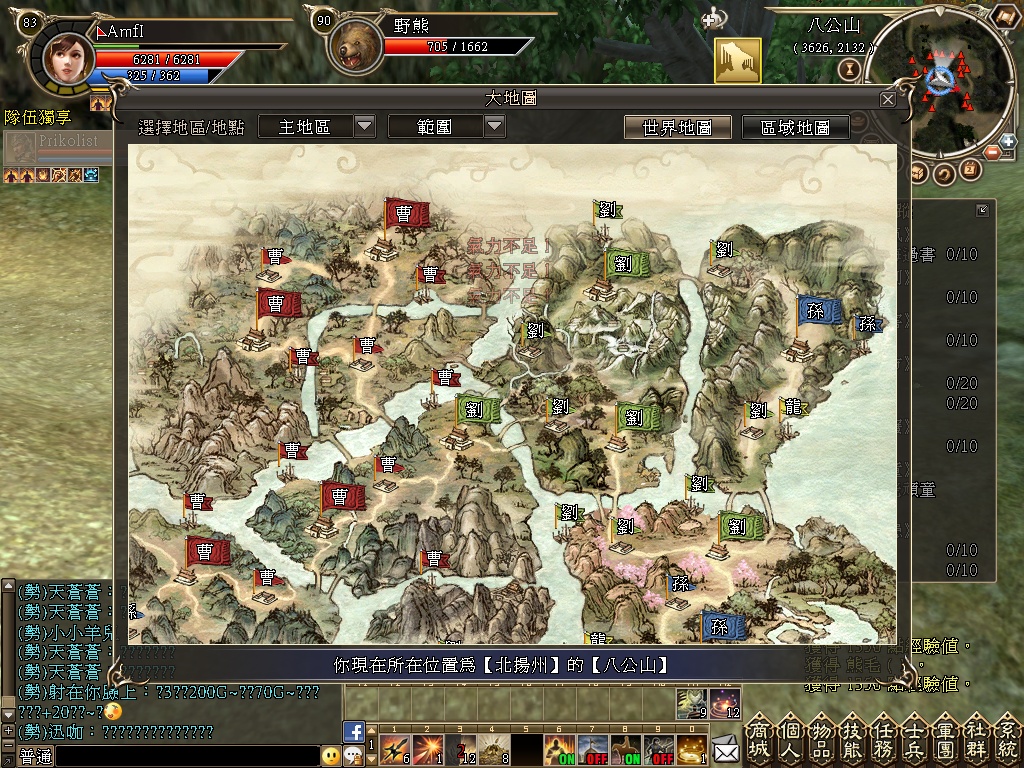The image size is (1024, 768).
Task: Open the 系統 system menu
Action: (1006, 739)
